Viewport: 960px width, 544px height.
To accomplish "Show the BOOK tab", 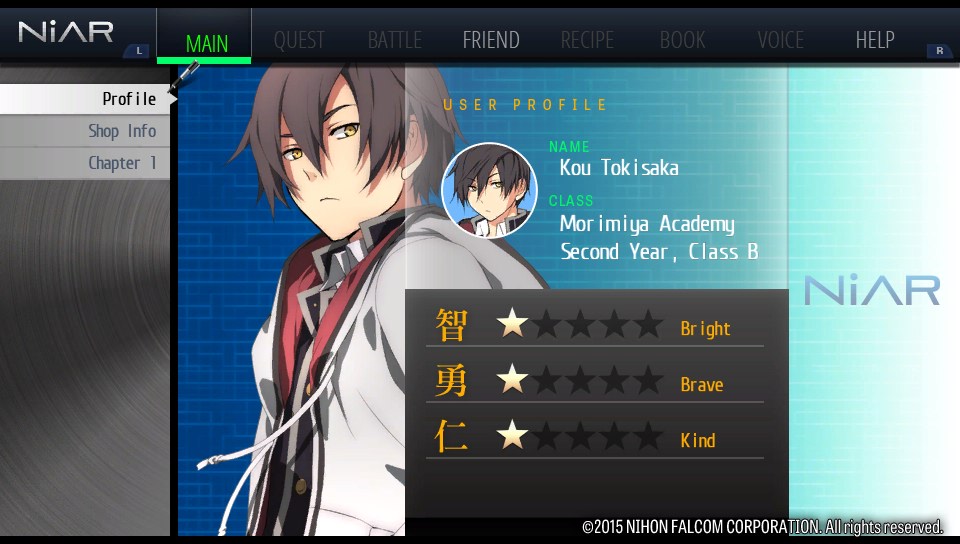I will click(x=683, y=41).
